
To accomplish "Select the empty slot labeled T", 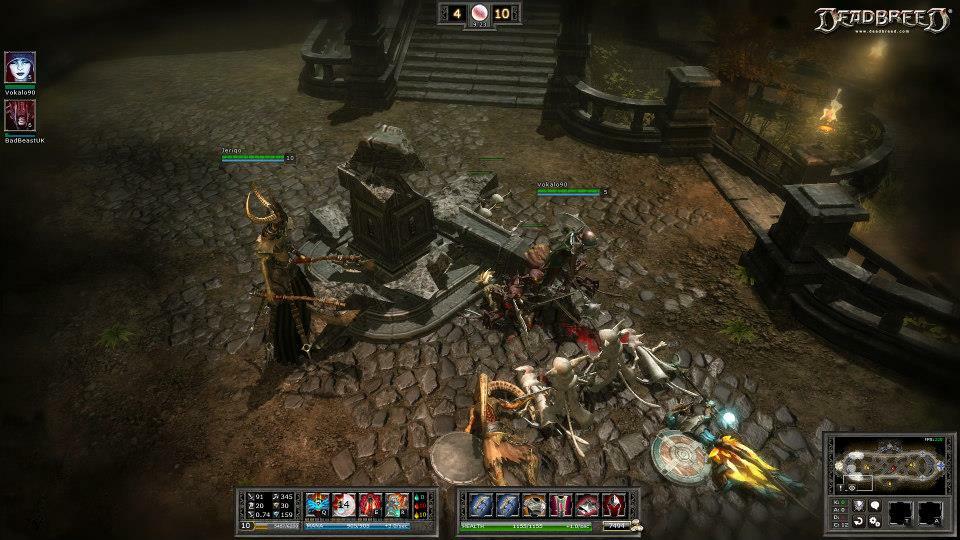I will [x=901, y=513].
